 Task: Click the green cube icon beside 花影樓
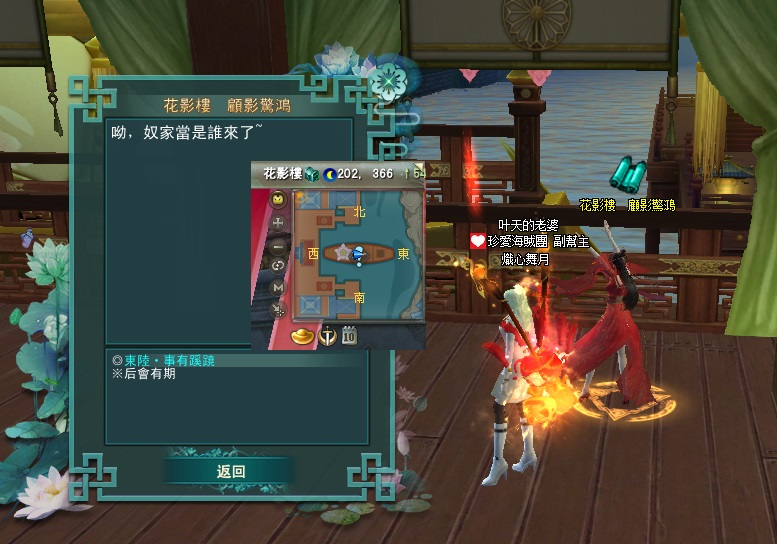pos(311,174)
